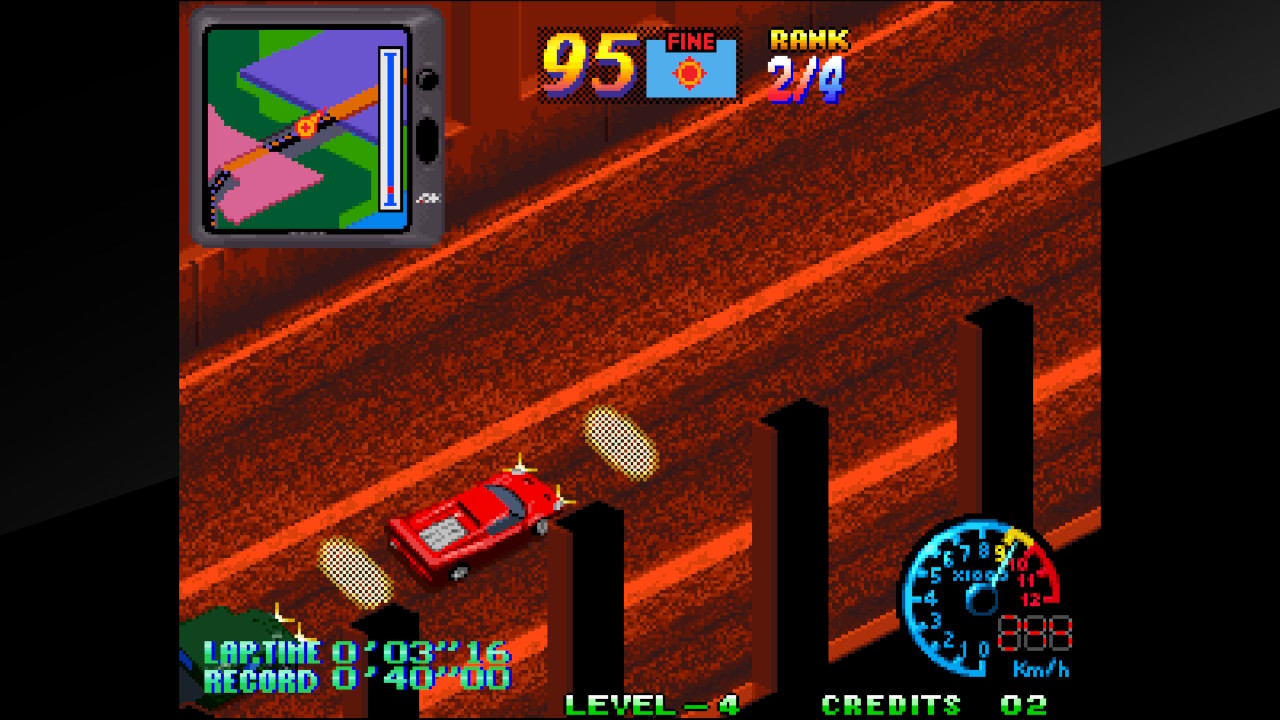Click the TV-shaped course minimap
Viewport: 1280px width, 720px height.
pyautogui.click(x=315, y=127)
